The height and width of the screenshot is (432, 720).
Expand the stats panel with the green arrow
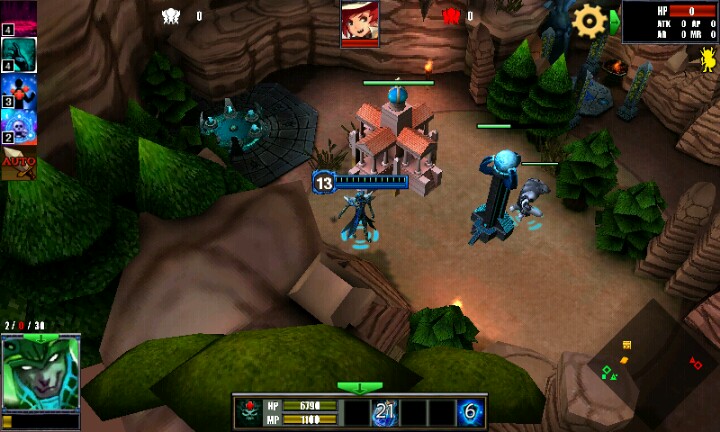click(615, 21)
